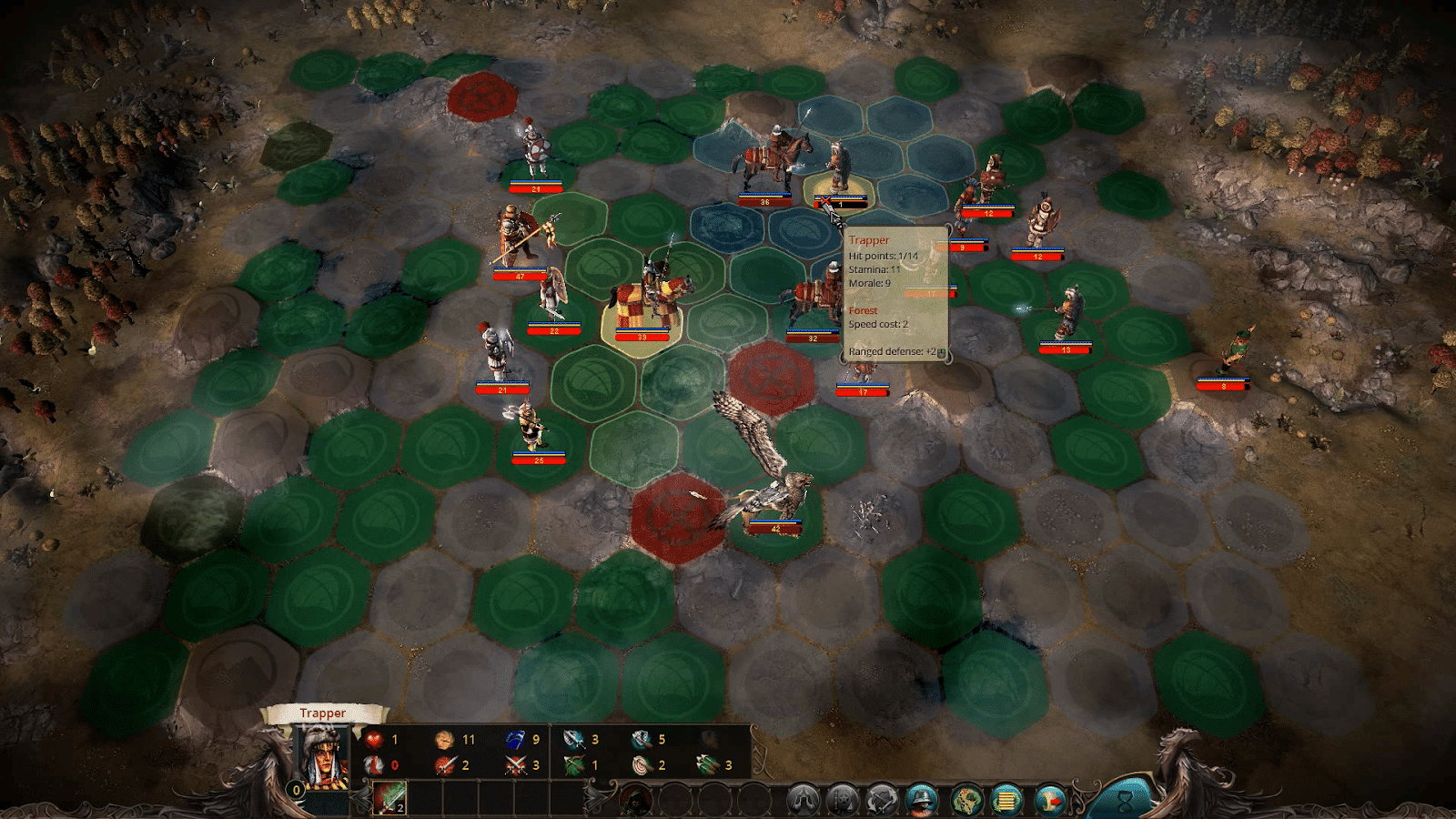Click the grey spellbook button

pos(843,800)
